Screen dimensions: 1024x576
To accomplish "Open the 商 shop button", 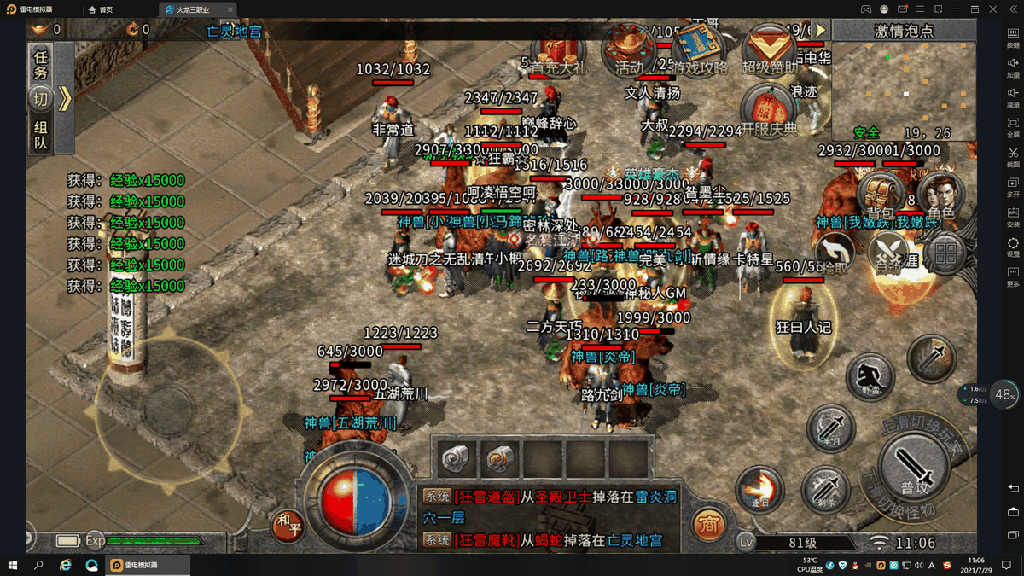I will [707, 523].
